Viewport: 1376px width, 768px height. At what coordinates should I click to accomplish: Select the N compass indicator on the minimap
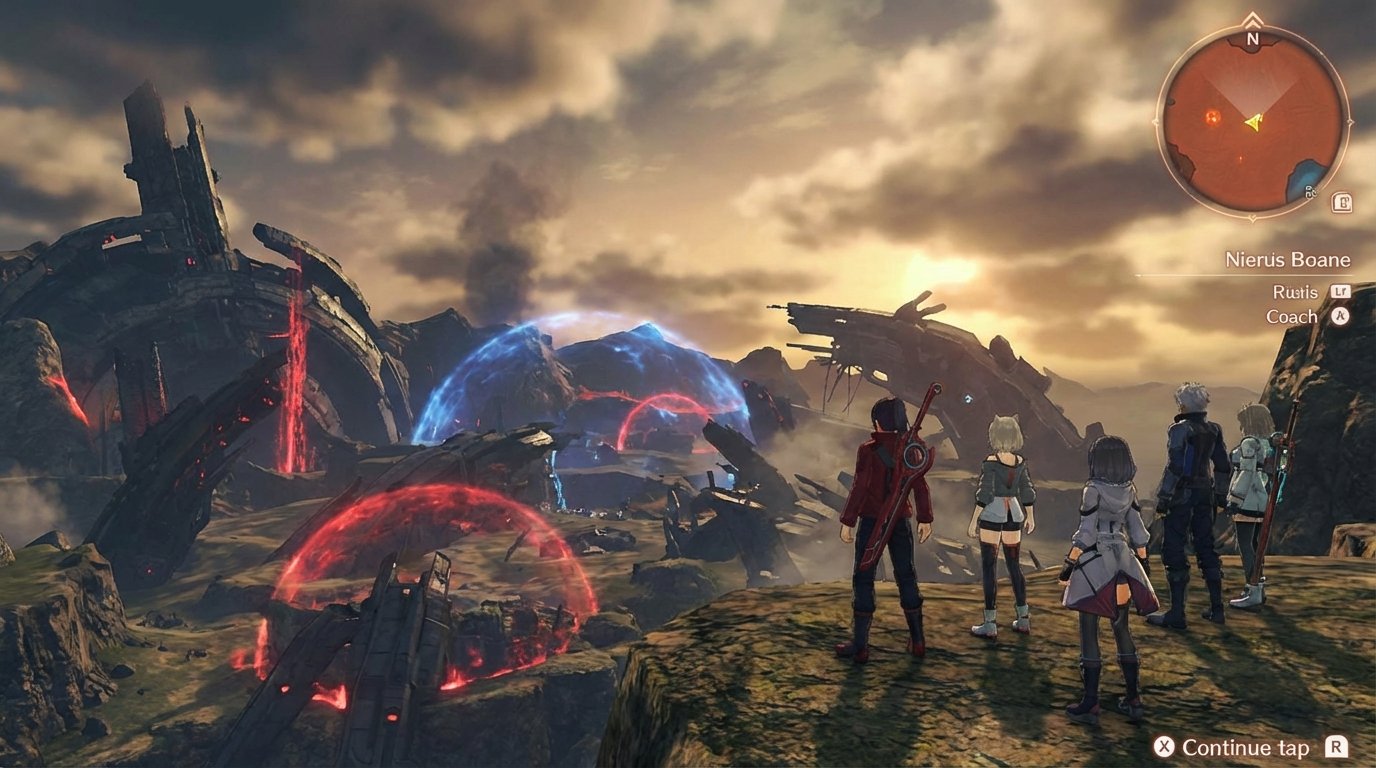tap(1252, 40)
